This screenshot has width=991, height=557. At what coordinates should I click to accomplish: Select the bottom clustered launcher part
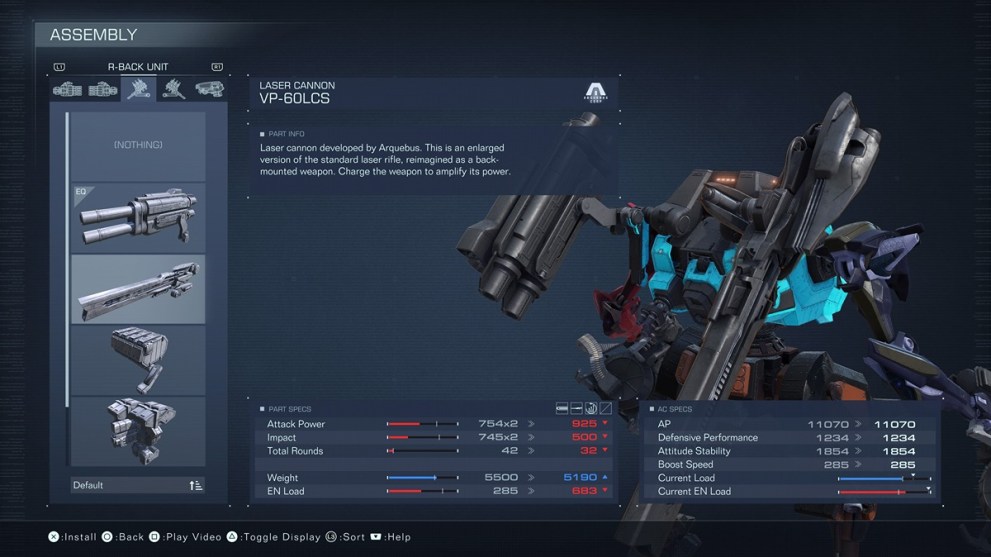tap(138, 431)
